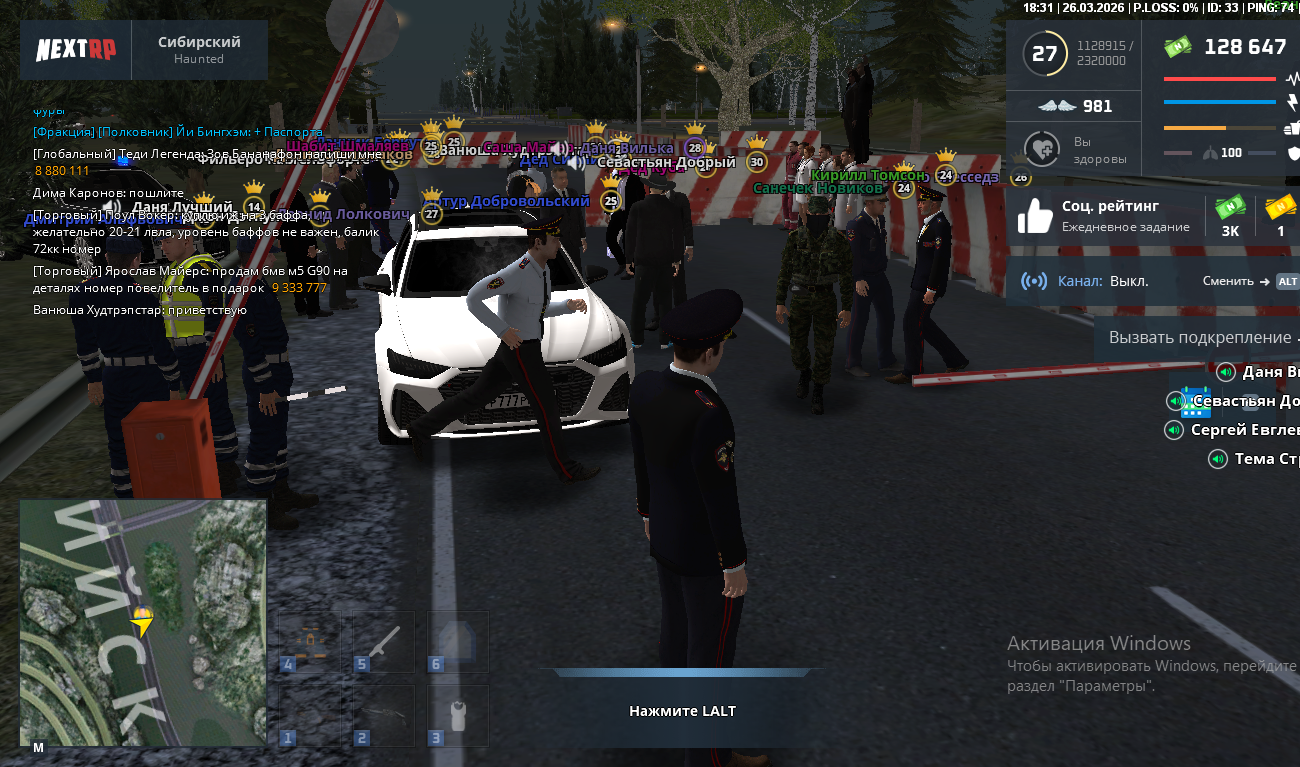Equip the rifle in hotbar slot 2
The image size is (1300, 767).
(x=384, y=716)
